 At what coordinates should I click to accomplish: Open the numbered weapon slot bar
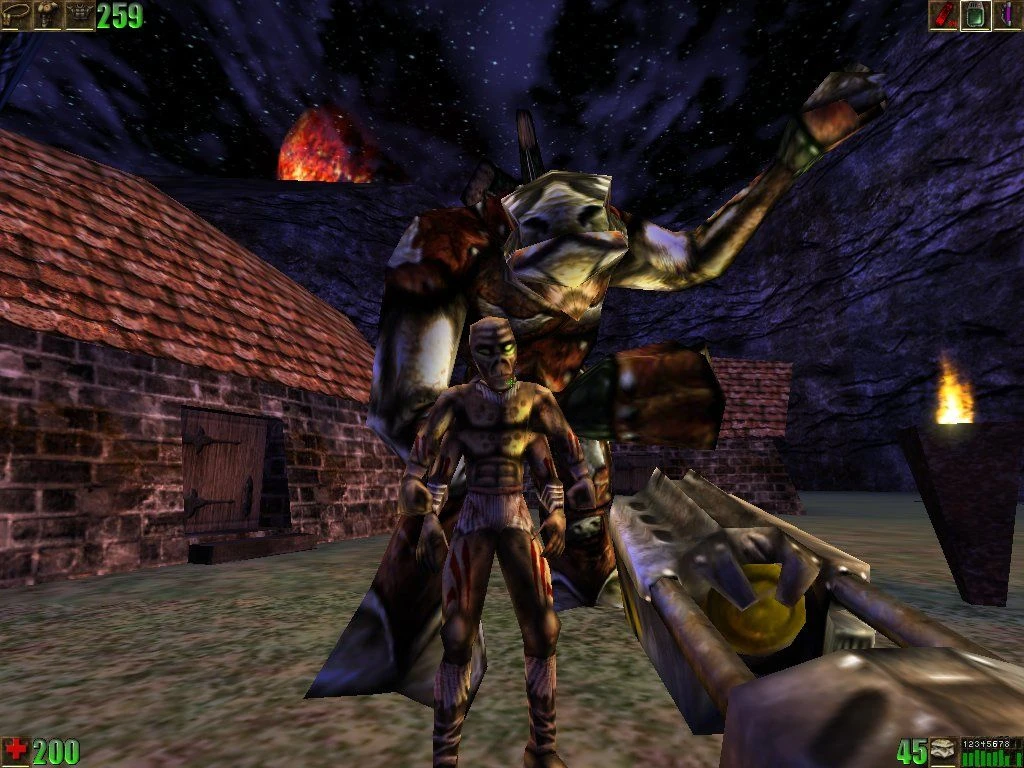pyautogui.click(x=990, y=752)
